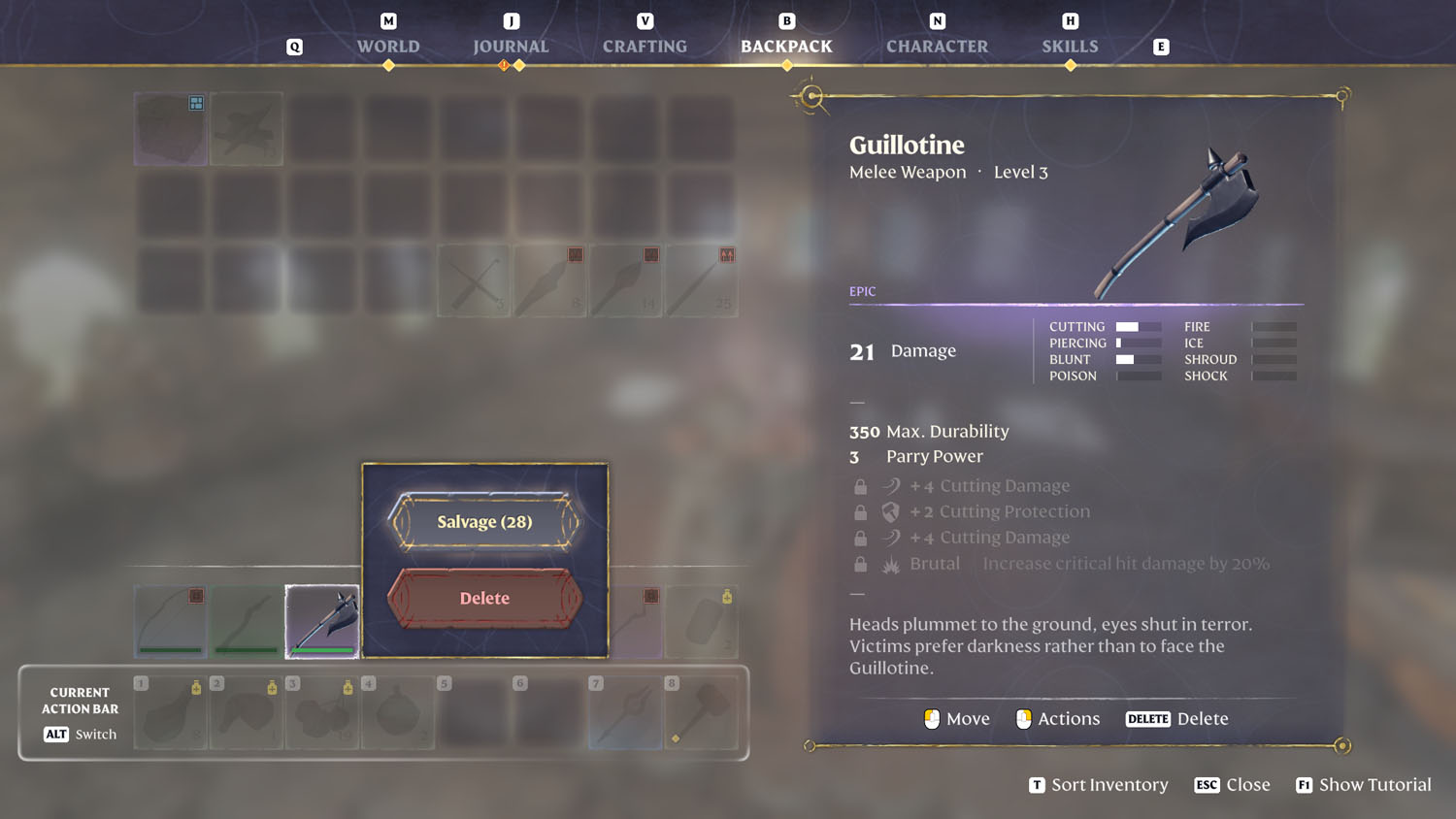Viewport: 1456px width, 819px height.
Task: Click the hammer icon in action bar slot 8
Action: point(701,713)
